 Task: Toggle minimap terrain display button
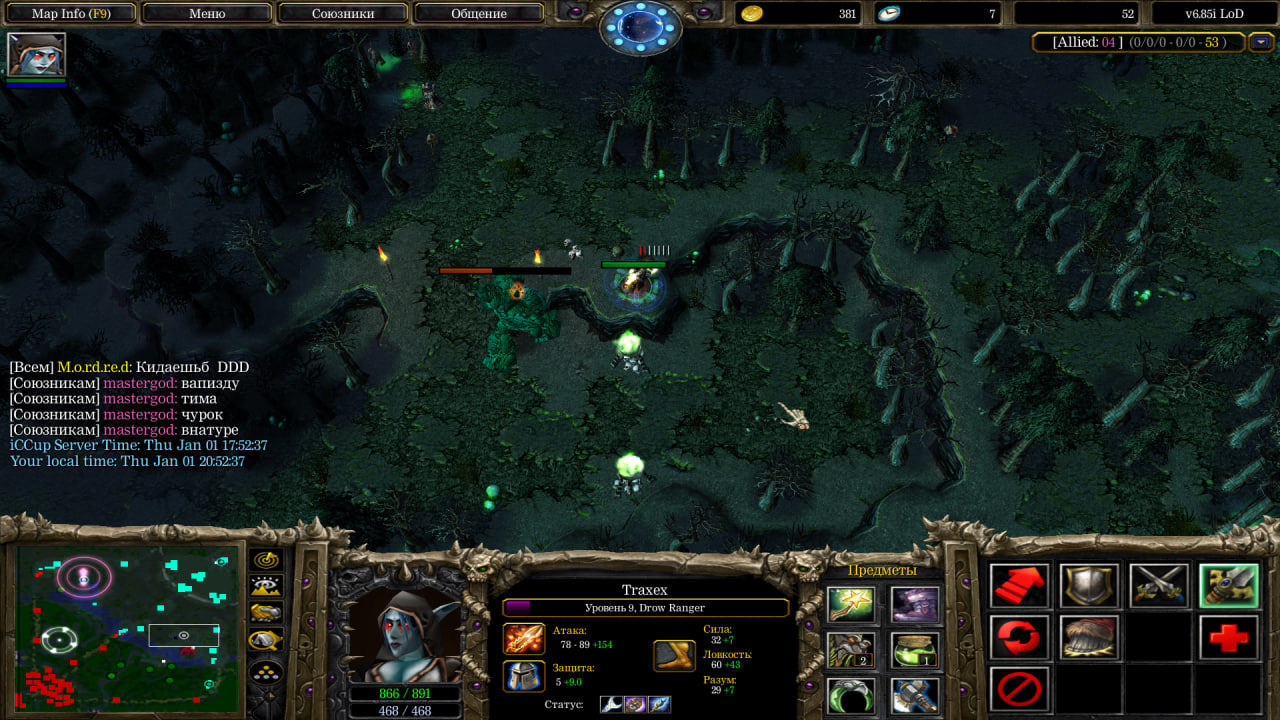[266, 586]
